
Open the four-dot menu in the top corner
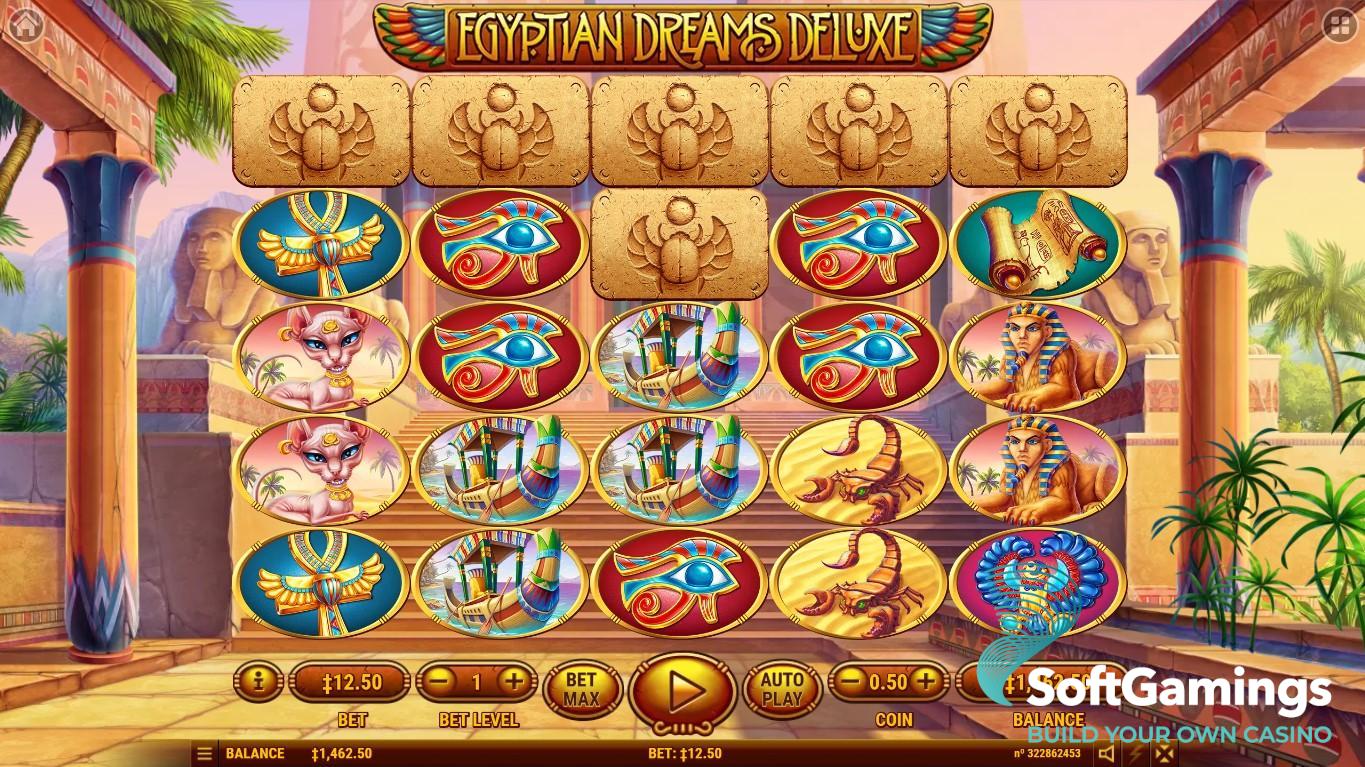tap(1339, 27)
